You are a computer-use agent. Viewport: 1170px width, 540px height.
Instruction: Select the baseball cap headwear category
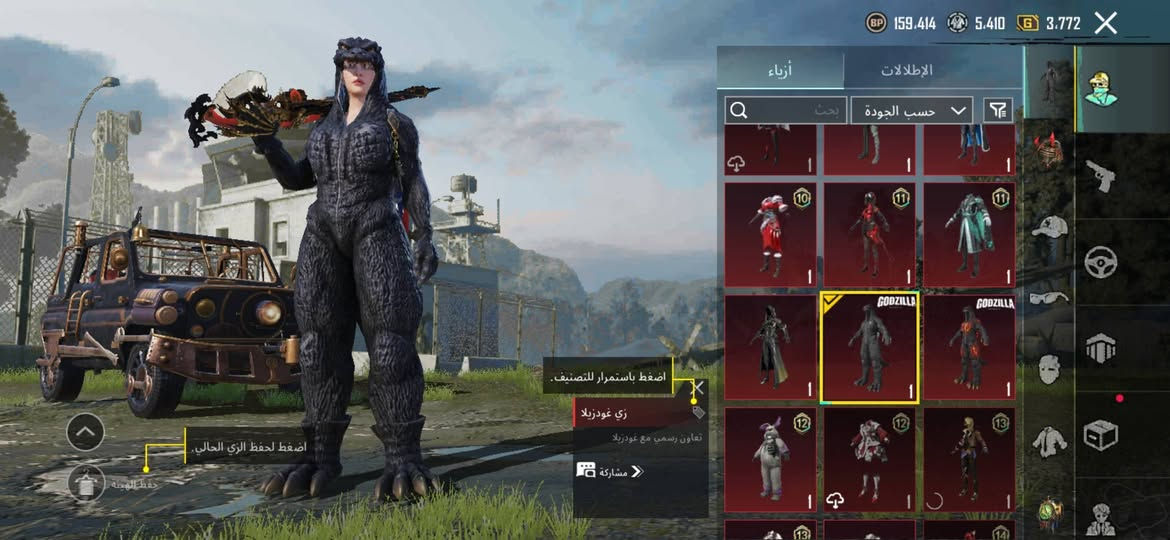(x=1049, y=226)
